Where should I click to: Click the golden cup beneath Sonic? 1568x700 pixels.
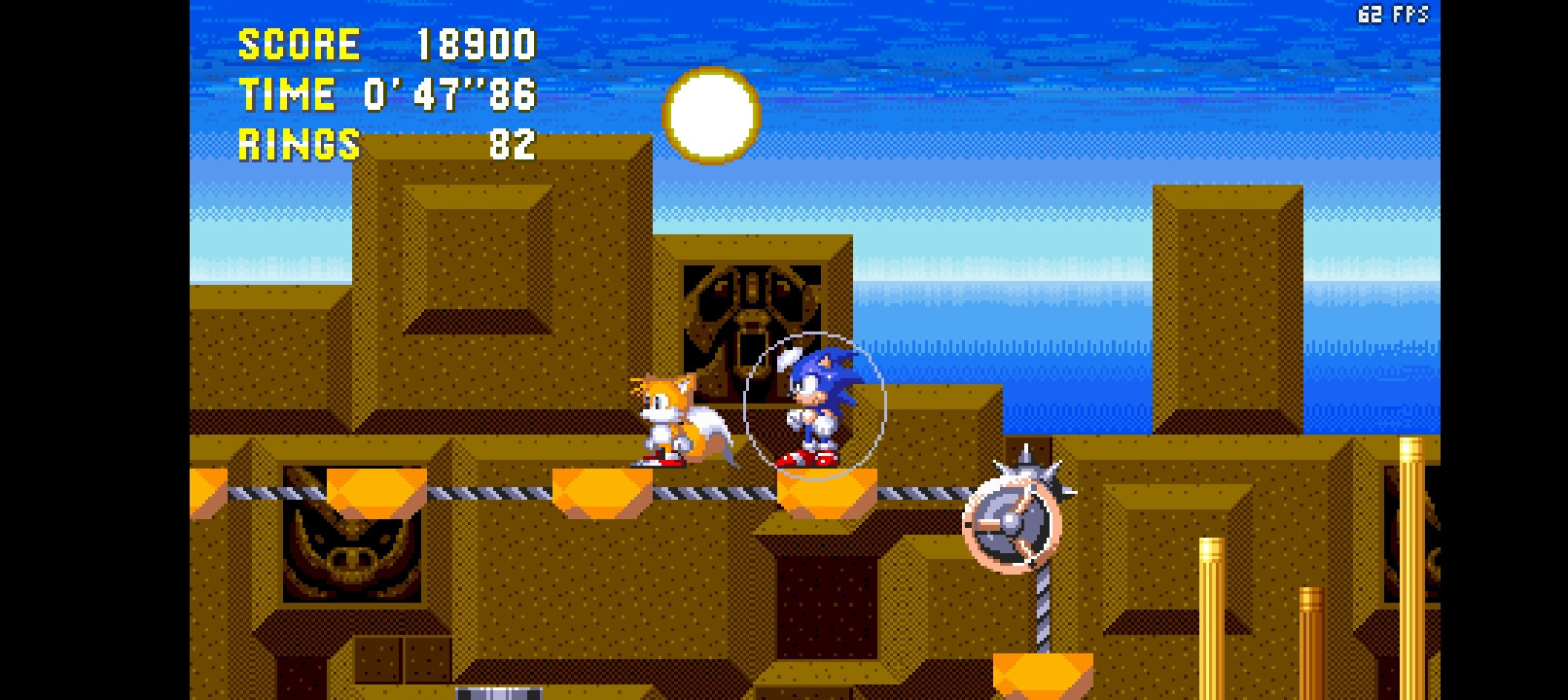pos(825,491)
